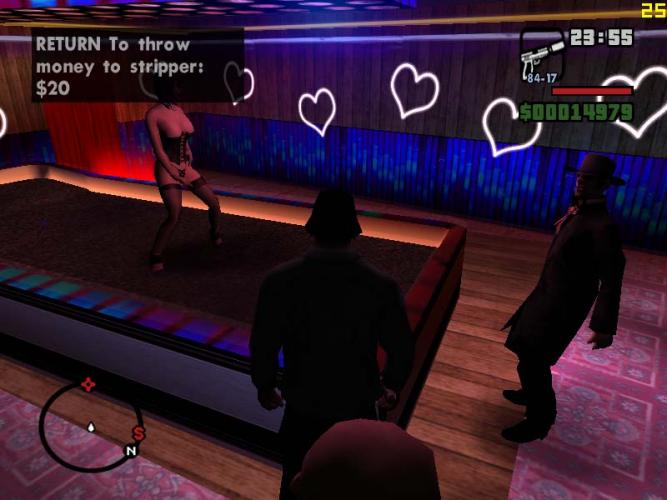
Task: Click the white player arrow on the radar
Action: click(x=91, y=426)
